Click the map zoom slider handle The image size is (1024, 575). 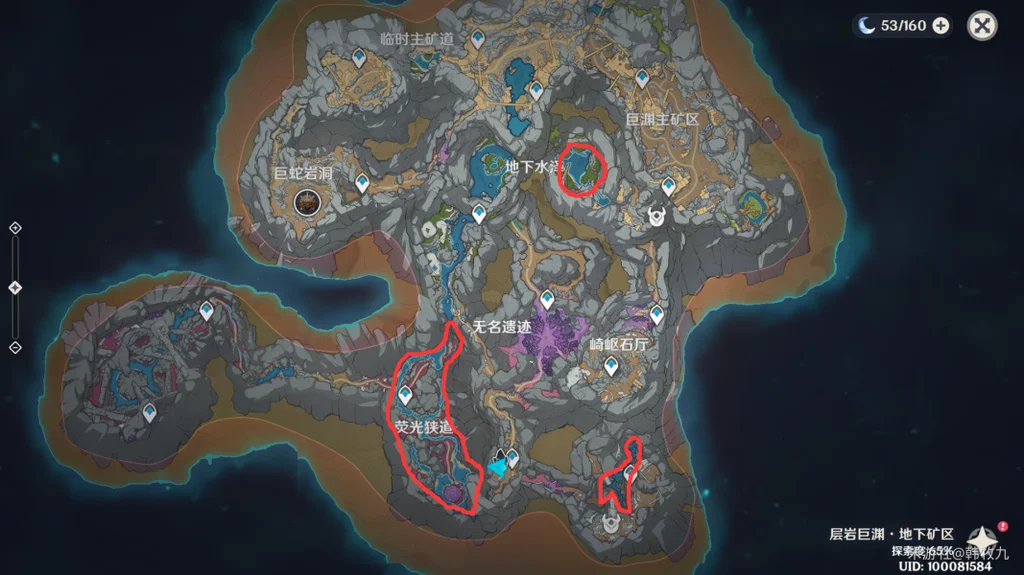click(x=15, y=288)
